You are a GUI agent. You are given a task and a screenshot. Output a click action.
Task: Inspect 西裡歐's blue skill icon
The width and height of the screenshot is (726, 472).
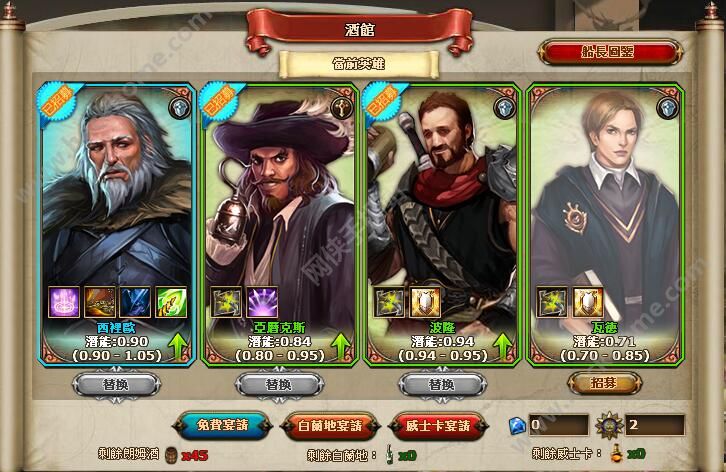tap(133, 303)
